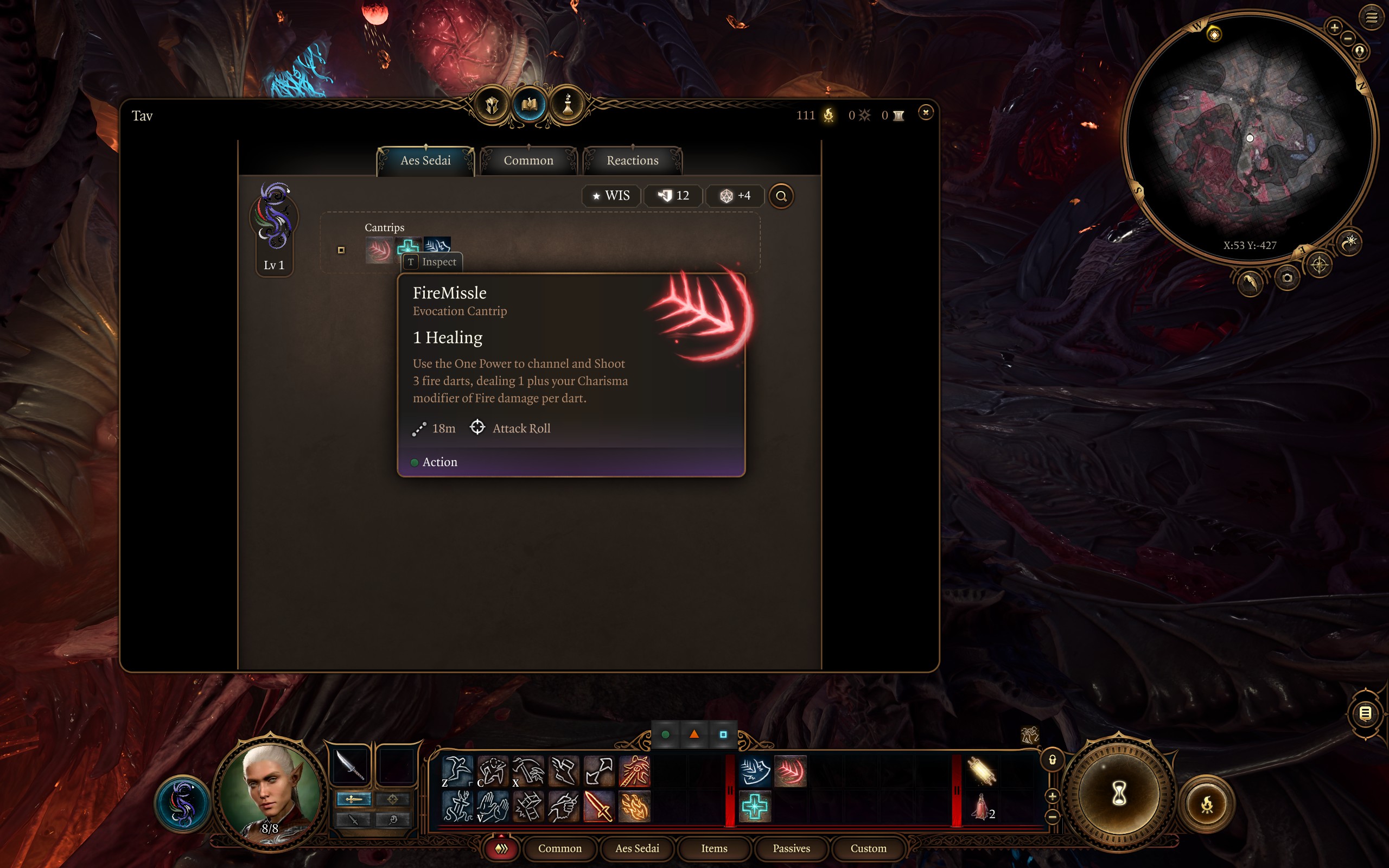Viewport: 1389px width, 868px height.
Task: Open the Reactions tab
Action: coord(633,161)
